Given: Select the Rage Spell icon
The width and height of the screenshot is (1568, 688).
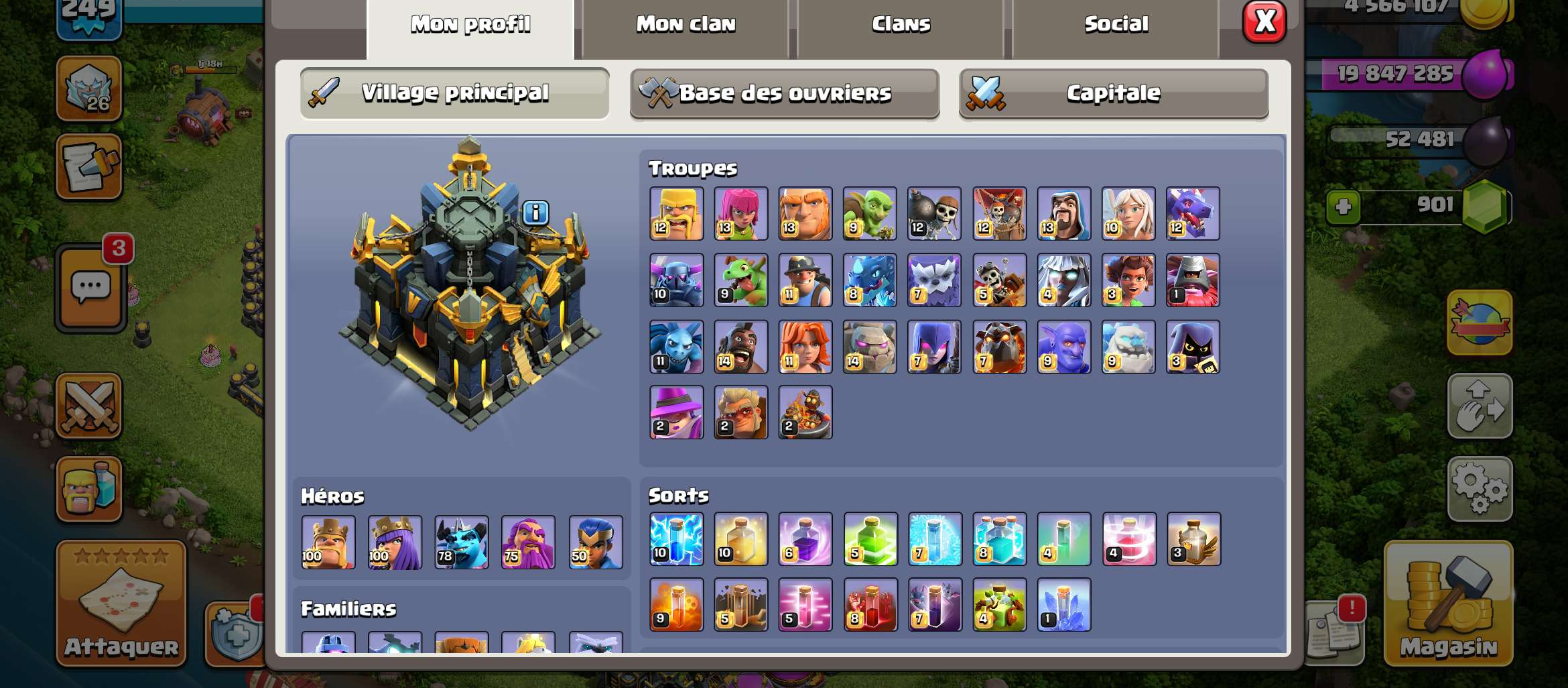Looking at the screenshot, I should point(806,540).
